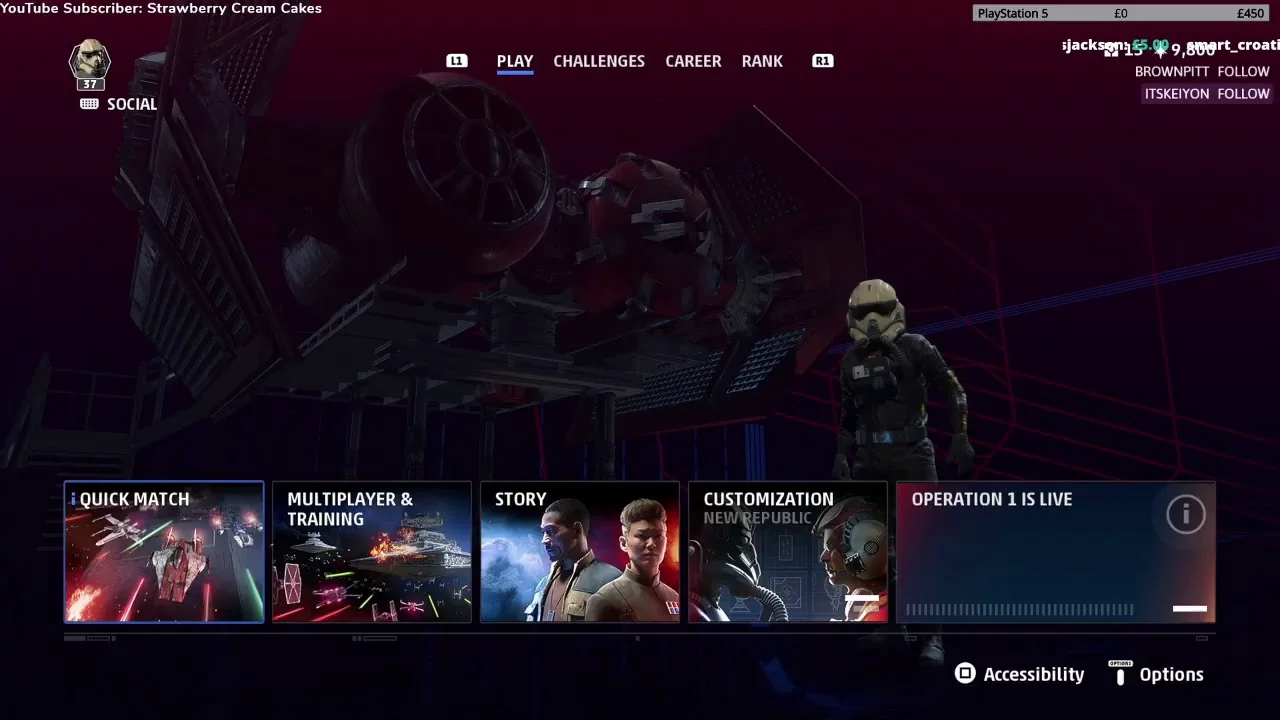Click the info icon on Operation panel
This screenshot has width=1280, height=720.
point(1186,514)
